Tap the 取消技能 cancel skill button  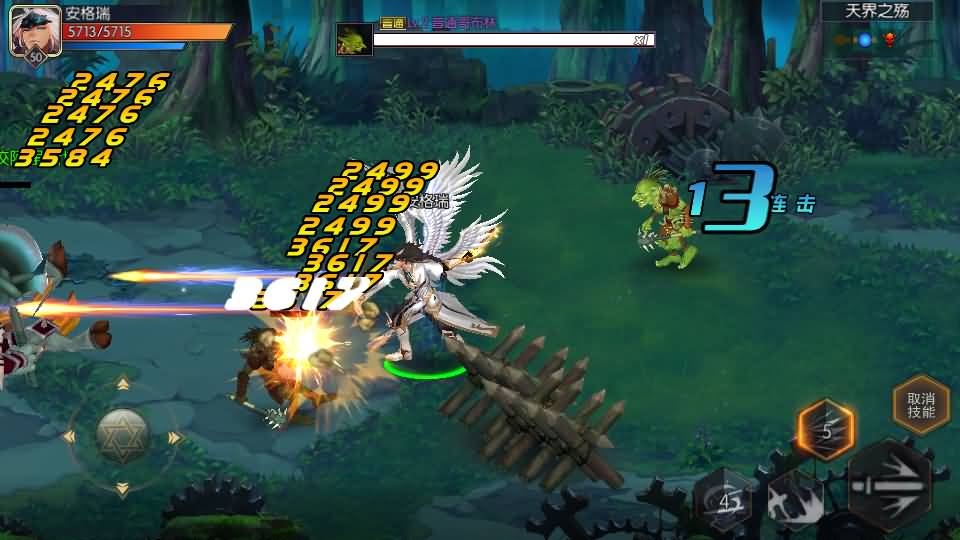click(921, 404)
